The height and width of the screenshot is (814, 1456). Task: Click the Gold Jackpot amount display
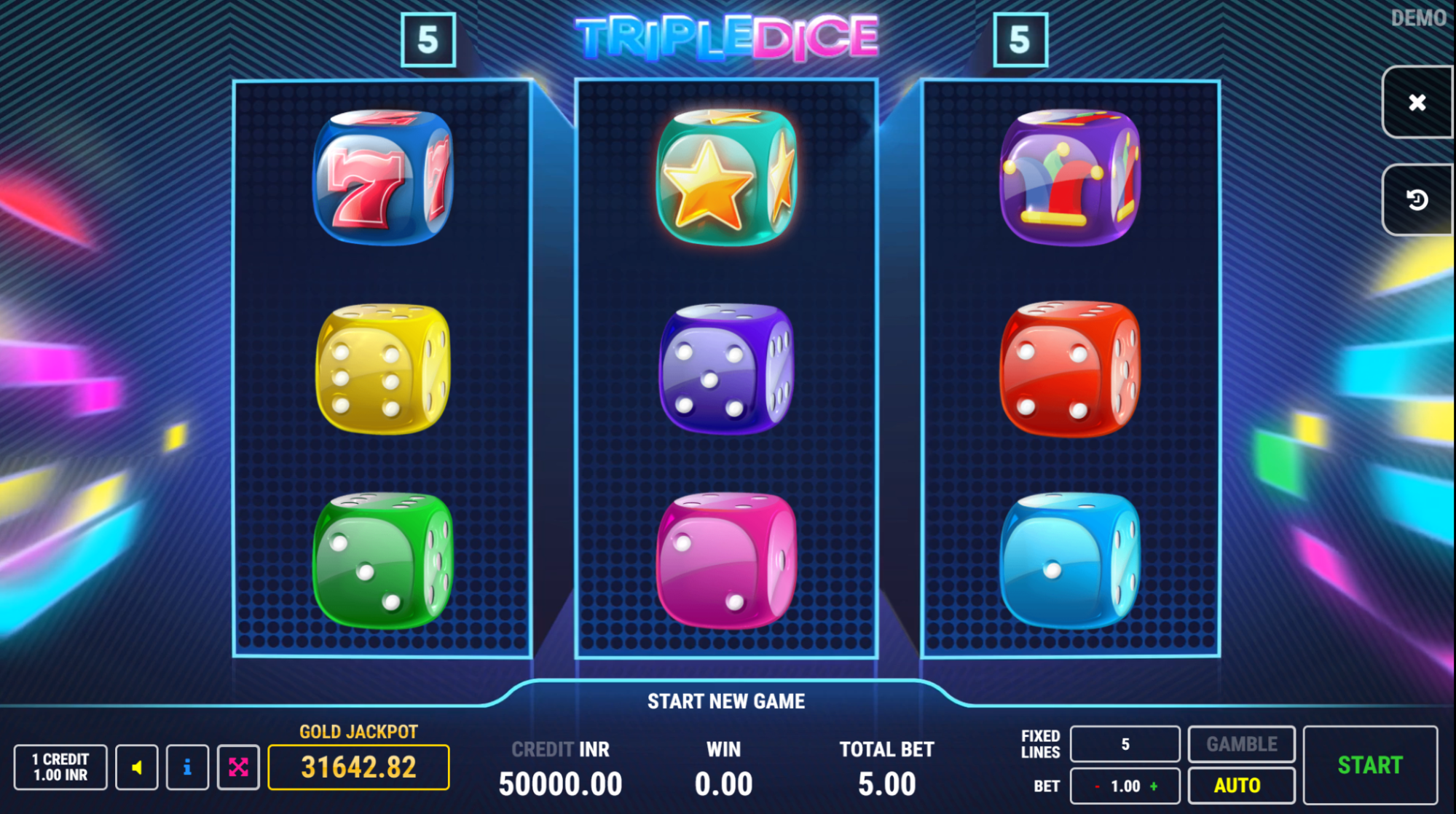(358, 766)
